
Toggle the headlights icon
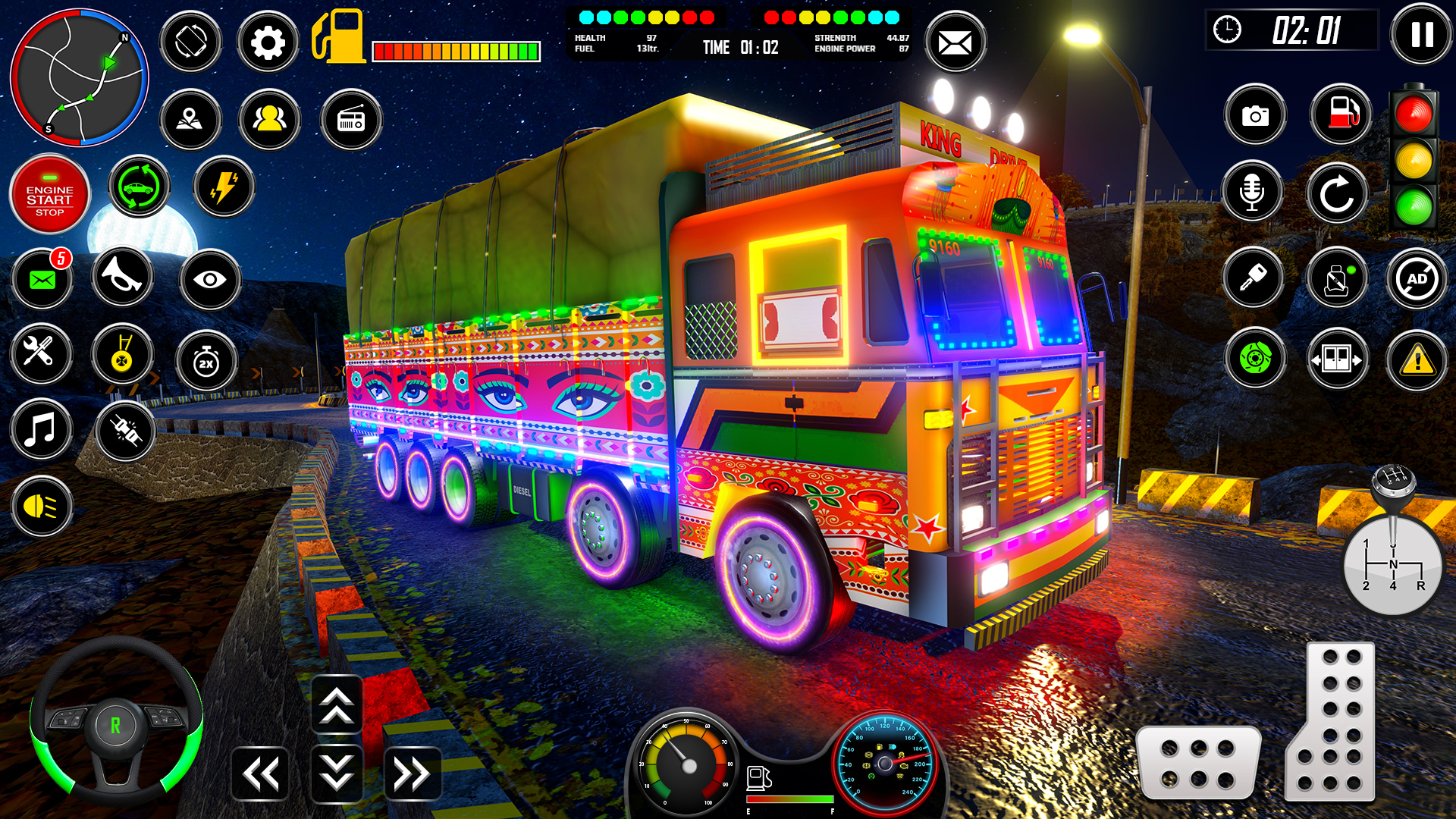point(42,507)
